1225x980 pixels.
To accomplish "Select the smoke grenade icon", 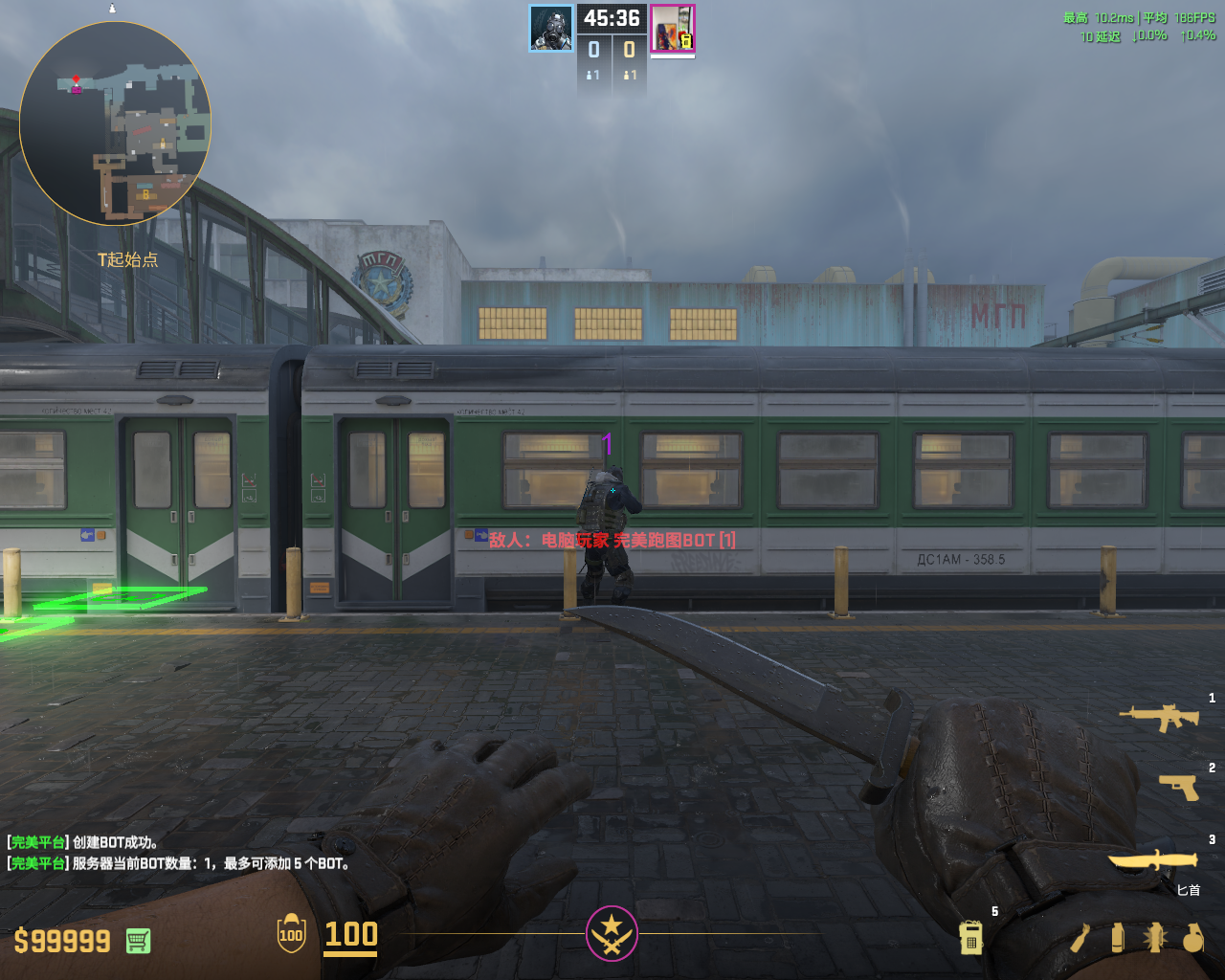I will click(x=1117, y=937).
